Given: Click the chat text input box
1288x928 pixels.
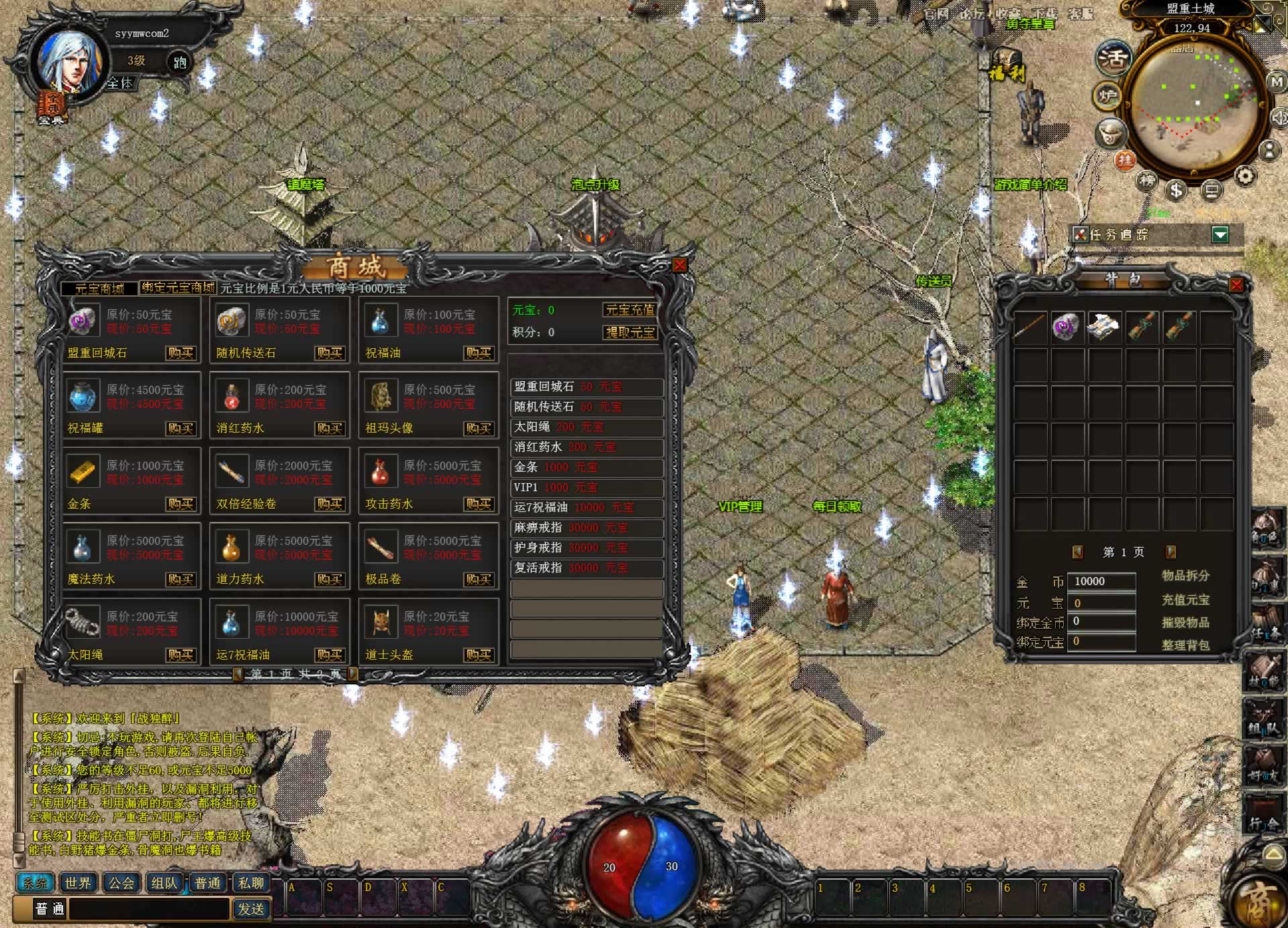Looking at the screenshot, I should [149, 909].
